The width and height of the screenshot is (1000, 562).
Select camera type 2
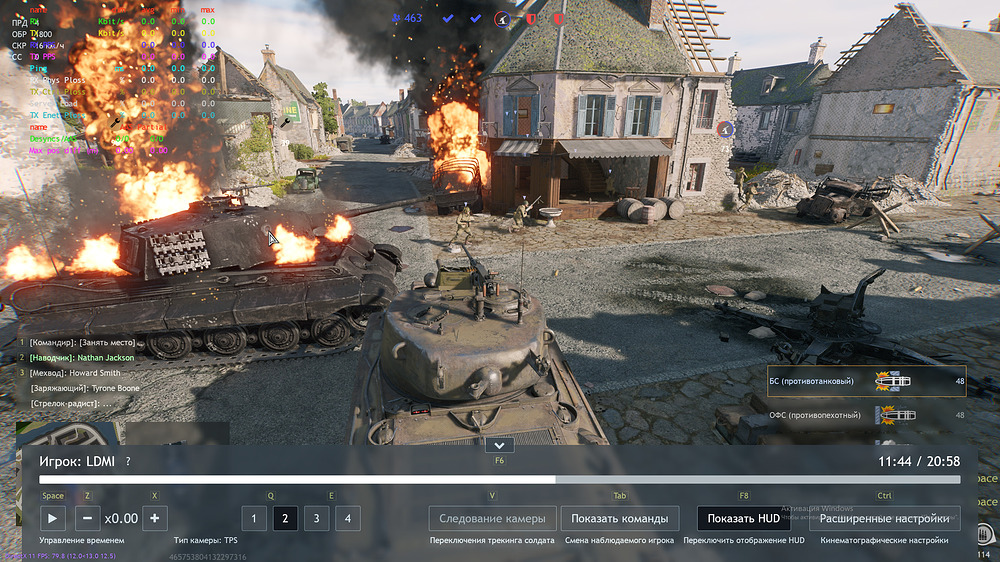coord(285,518)
